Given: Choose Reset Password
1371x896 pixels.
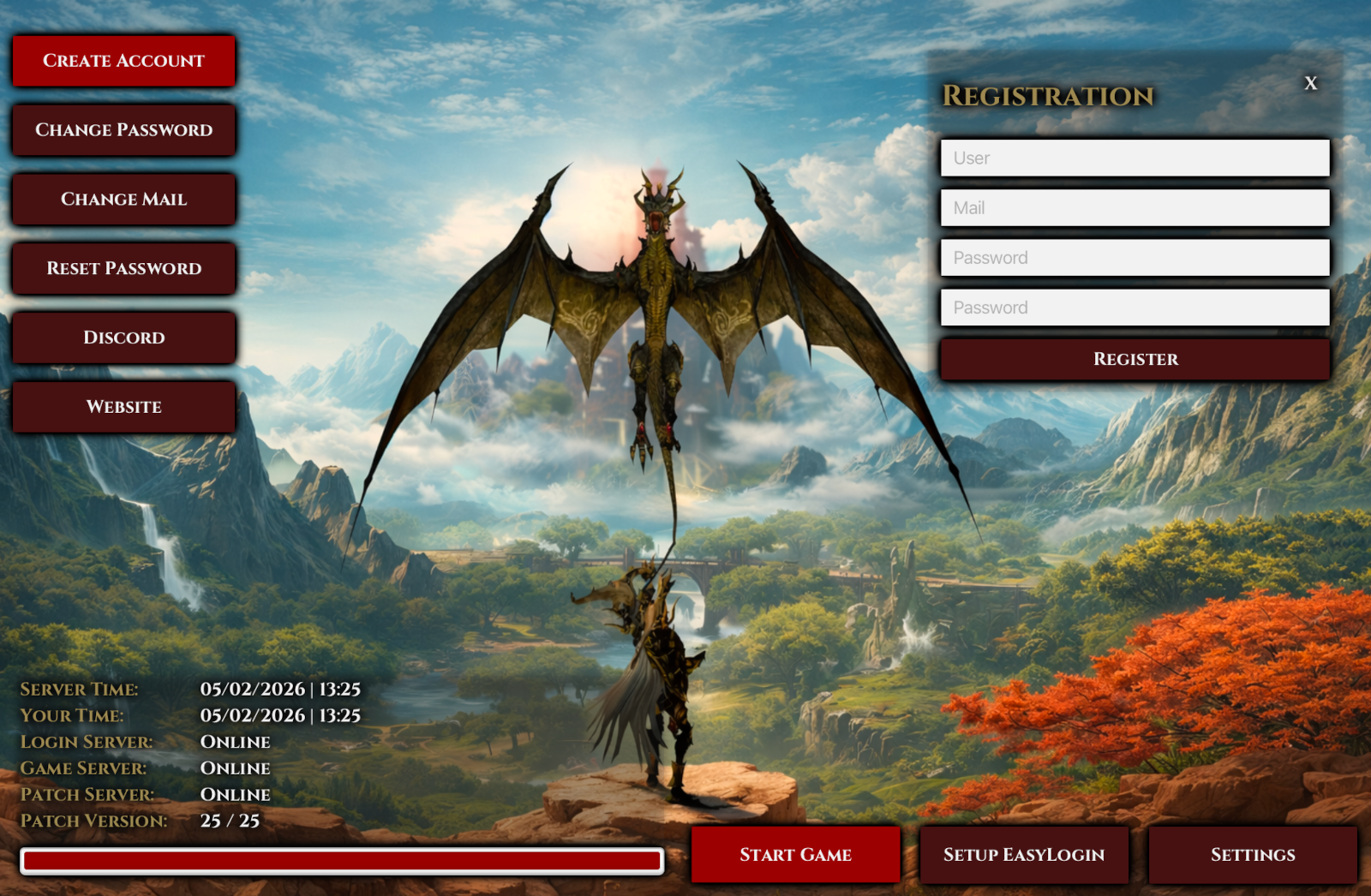Looking at the screenshot, I should [123, 269].
